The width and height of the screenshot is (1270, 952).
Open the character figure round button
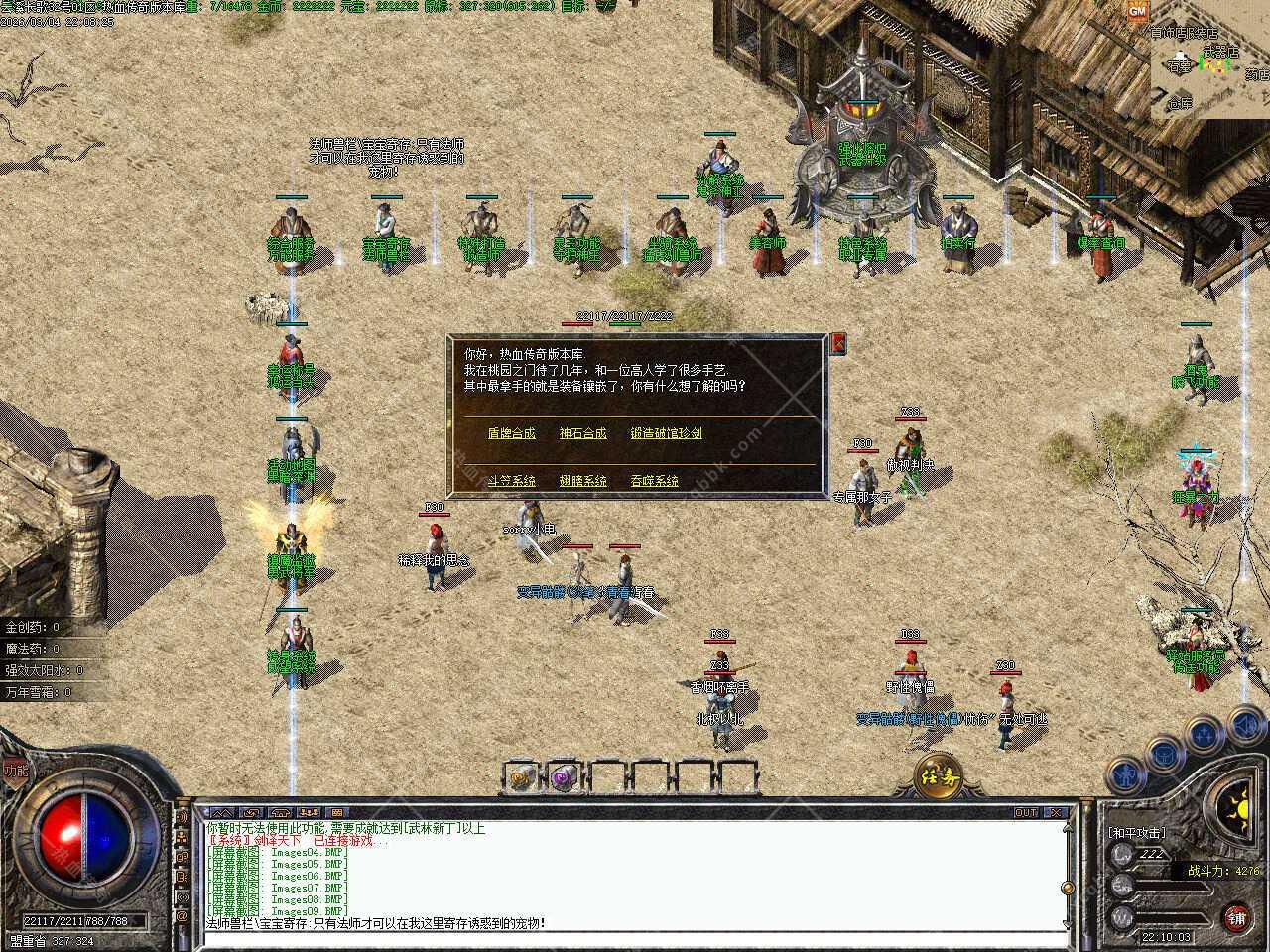(x=1127, y=773)
